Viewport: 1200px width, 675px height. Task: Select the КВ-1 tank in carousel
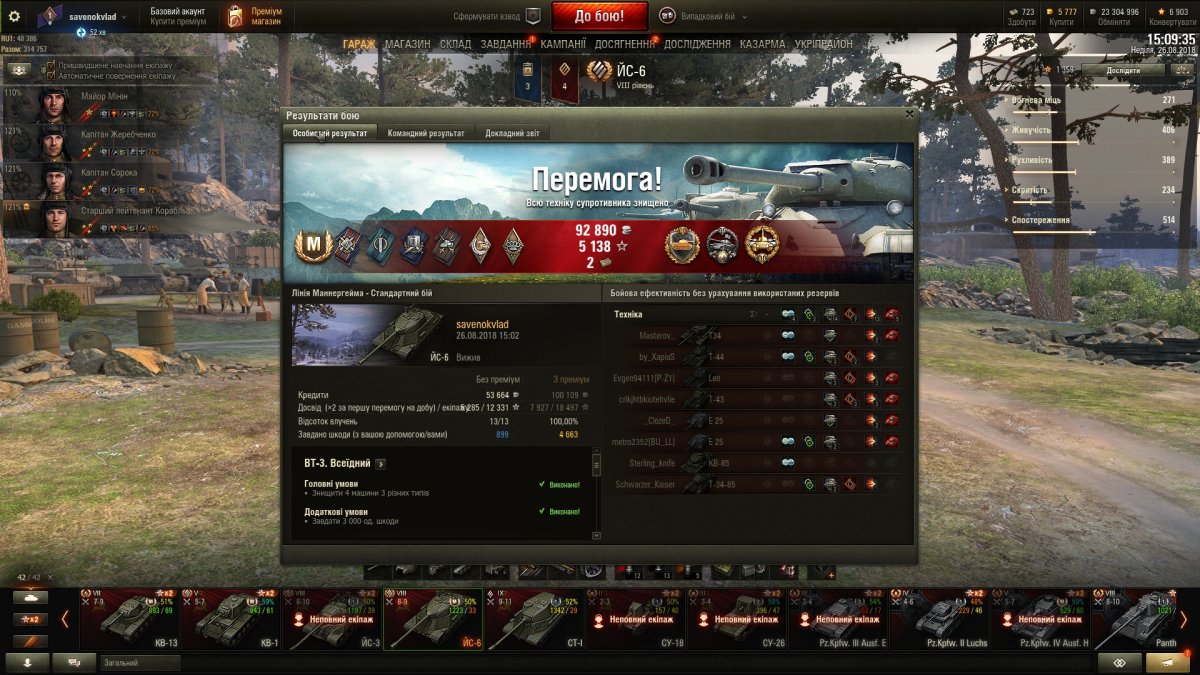click(237, 618)
